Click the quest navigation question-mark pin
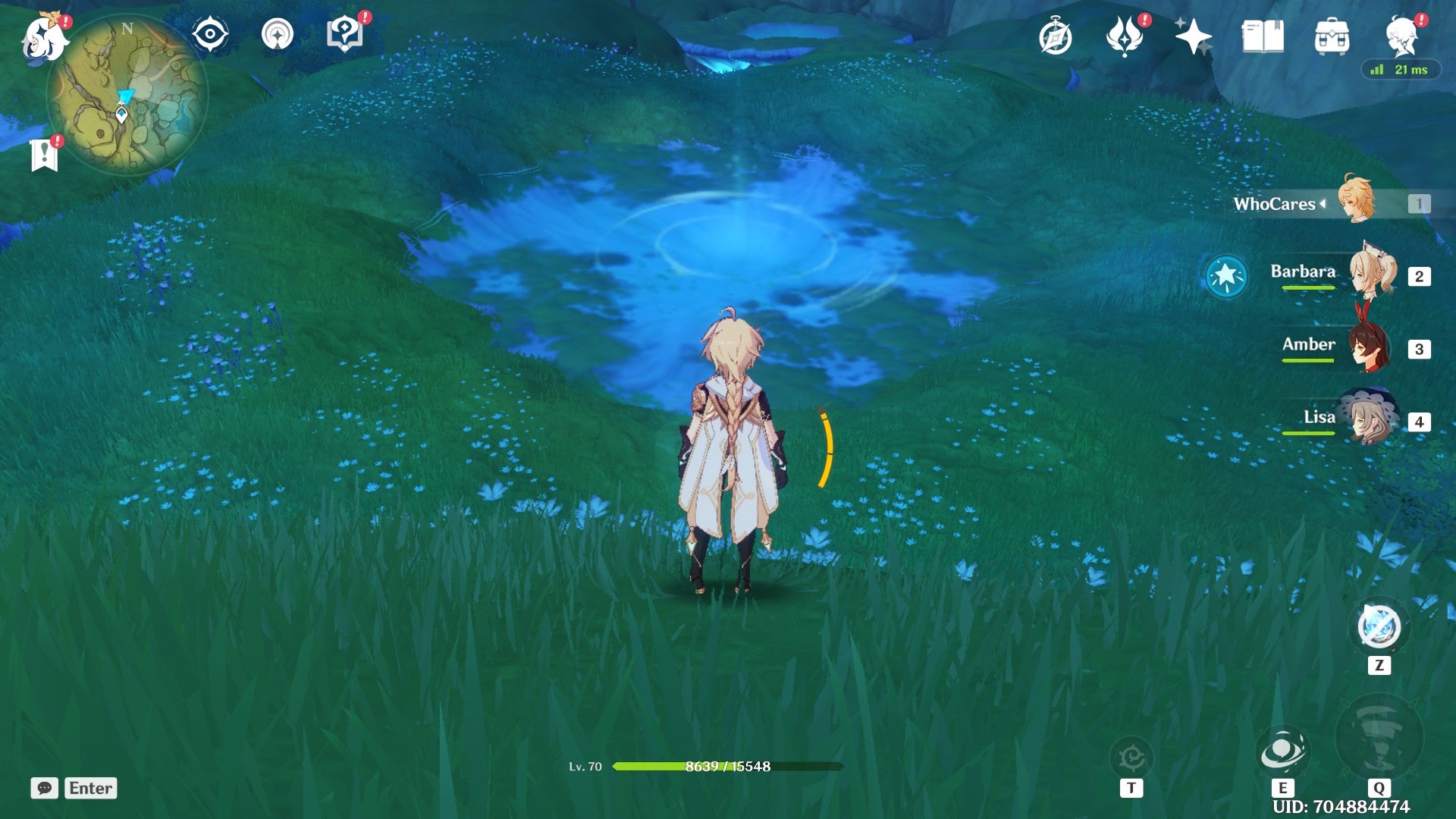The width and height of the screenshot is (1456, 819). pos(345,34)
